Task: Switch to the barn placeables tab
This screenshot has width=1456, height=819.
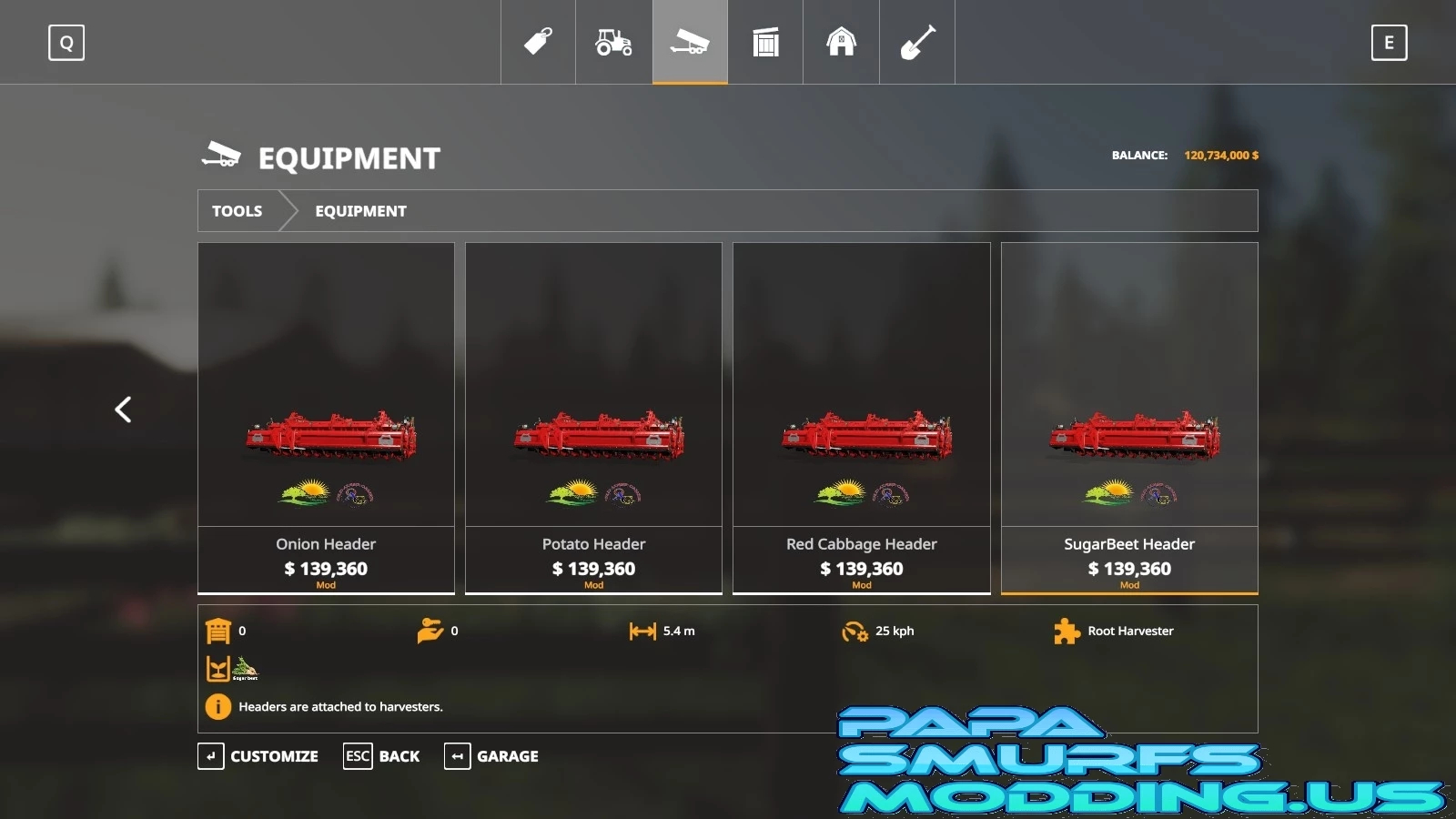Action: click(x=841, y=42)
